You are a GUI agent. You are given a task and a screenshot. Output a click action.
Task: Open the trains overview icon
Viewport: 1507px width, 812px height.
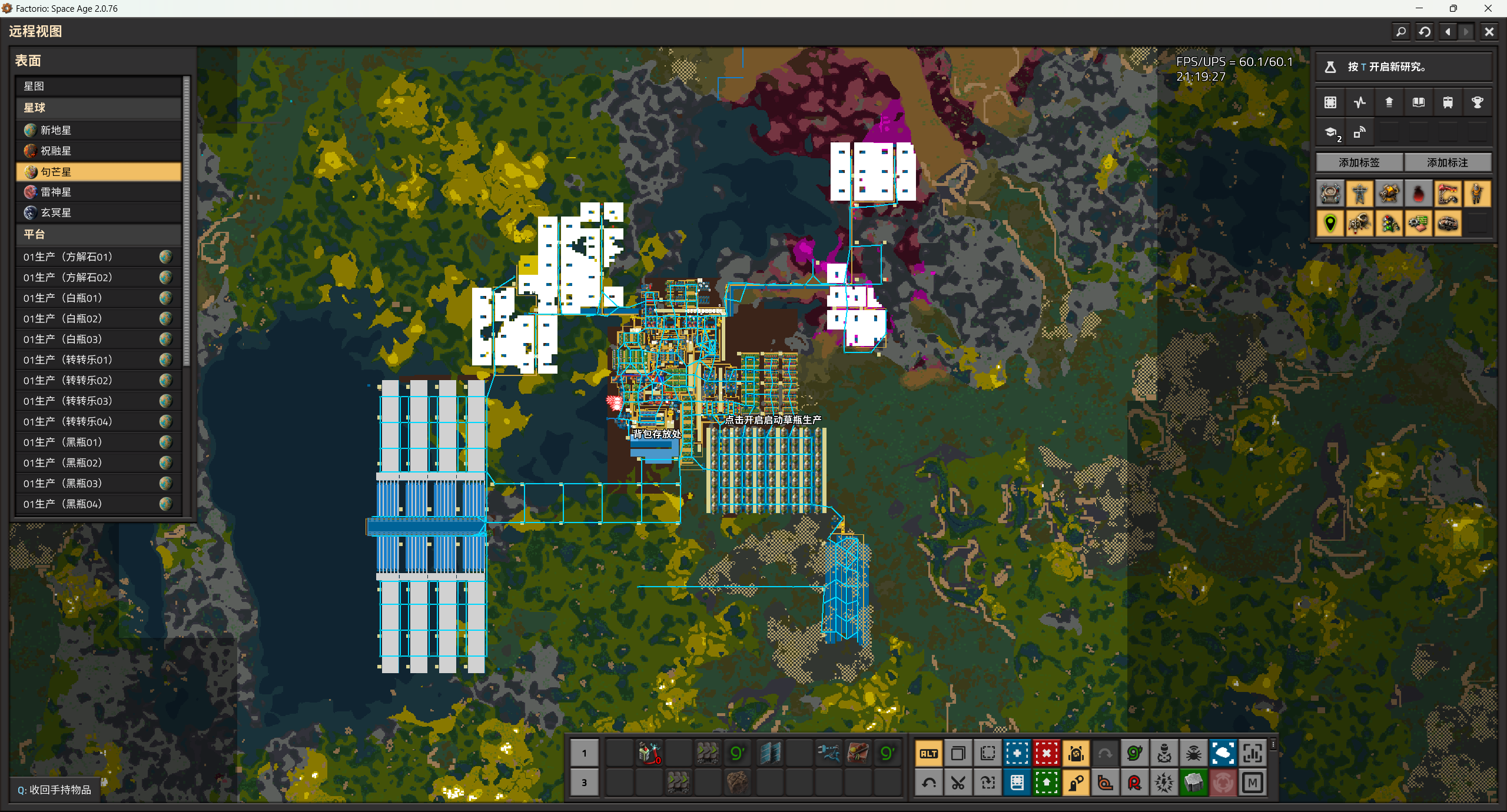click(1448, 102)
